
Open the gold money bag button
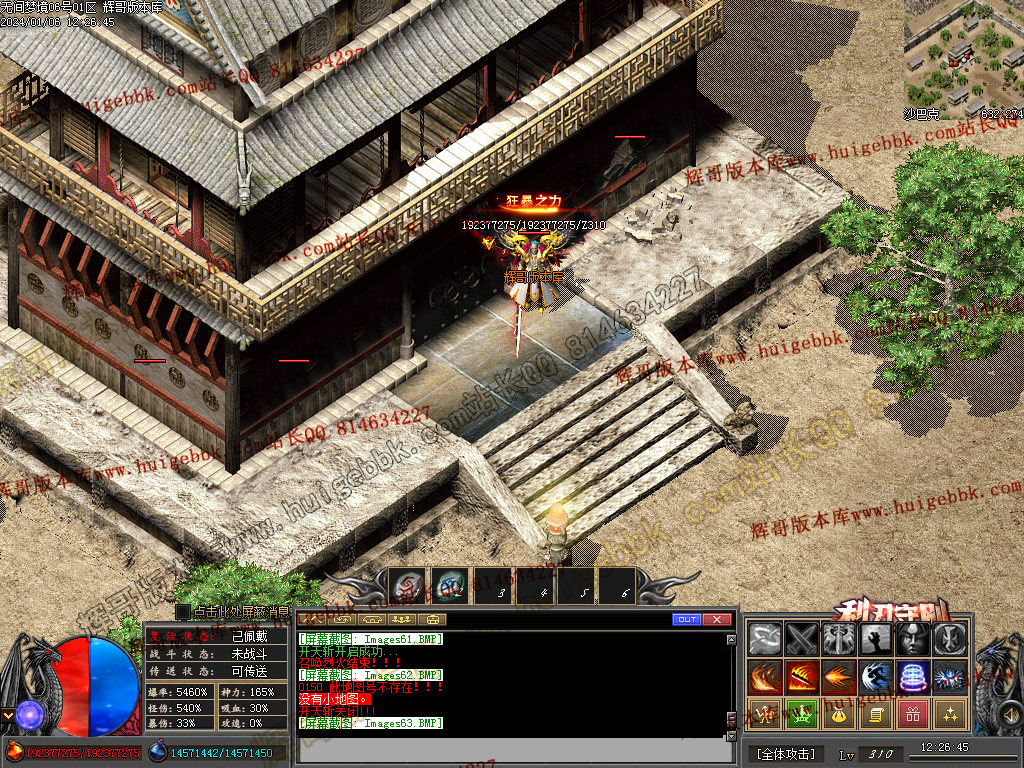pos(839,714)
